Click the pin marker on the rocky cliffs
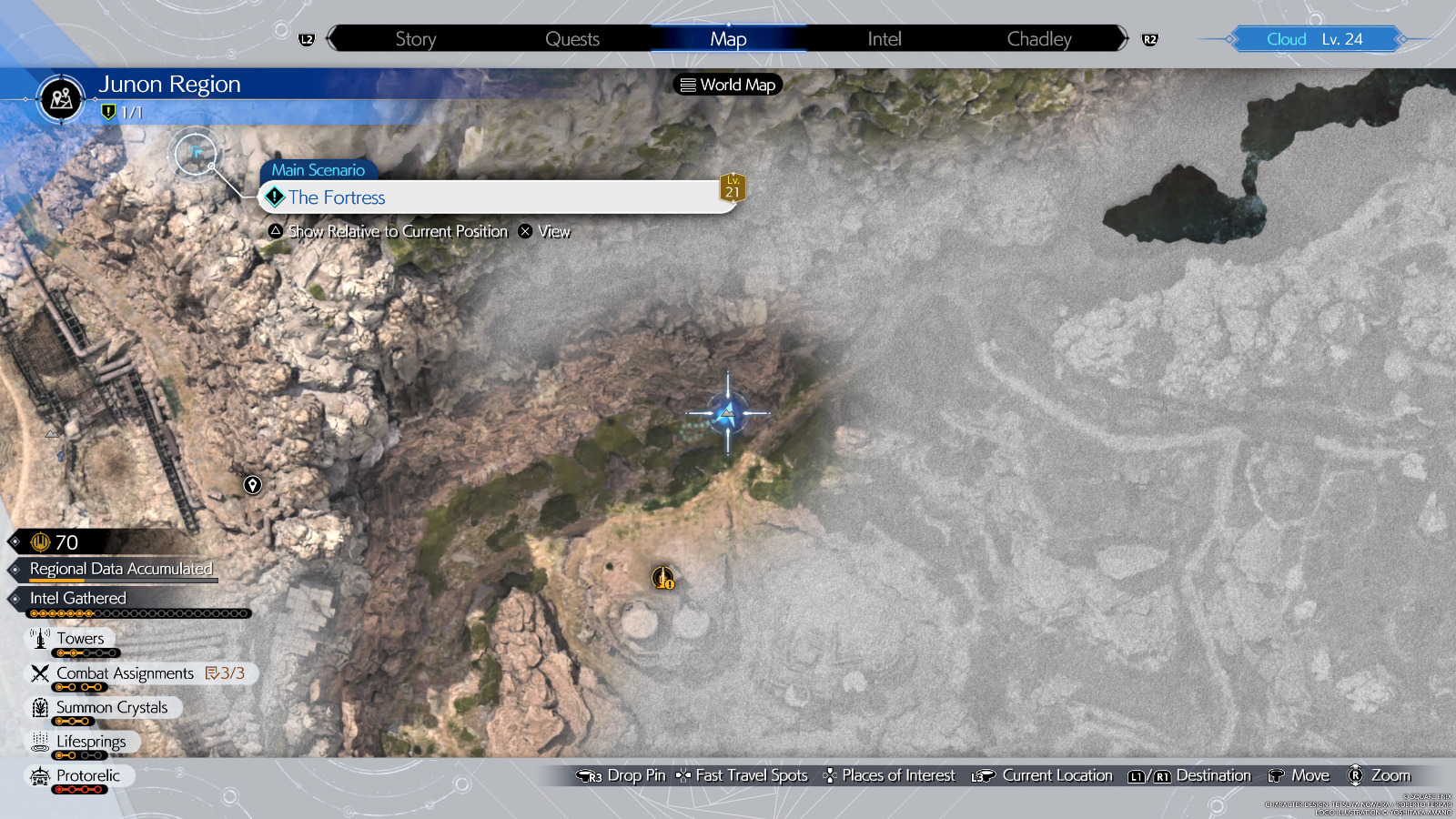The width and height of the screenshot is (1456, 819). pyautogui.click(x=252, y=486)
